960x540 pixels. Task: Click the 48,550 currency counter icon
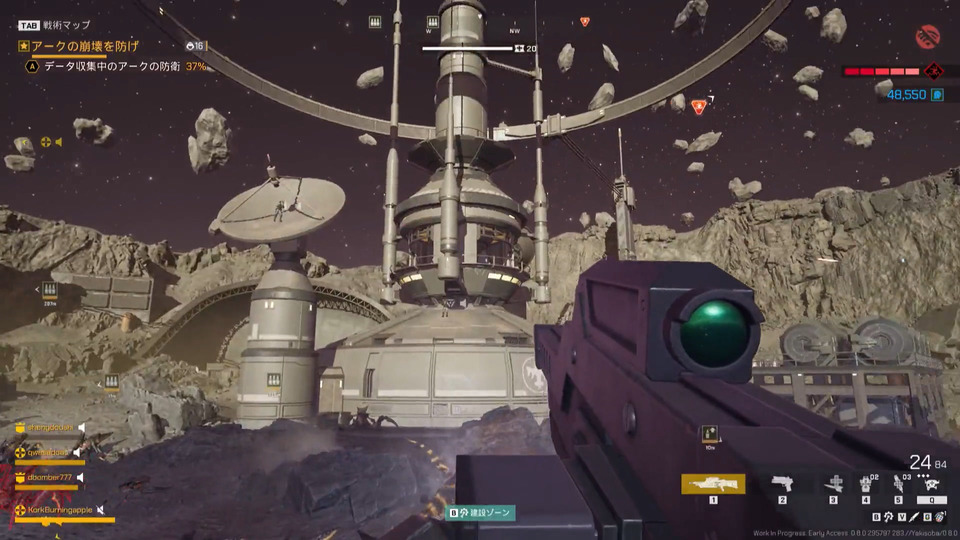click(938, 94)
